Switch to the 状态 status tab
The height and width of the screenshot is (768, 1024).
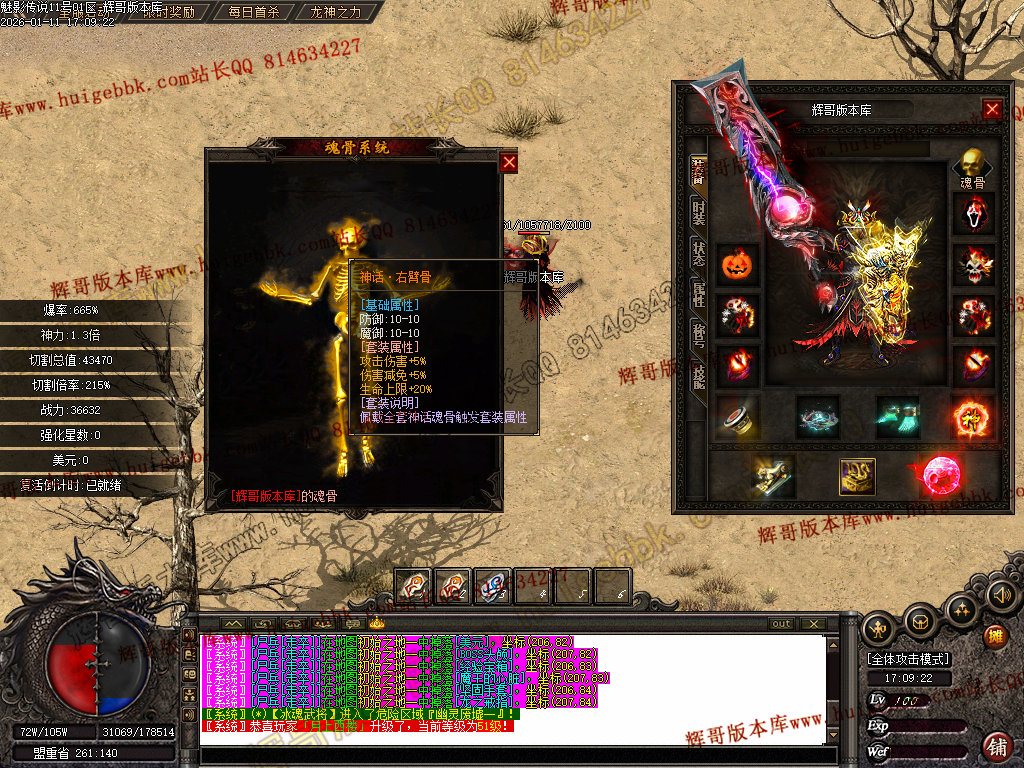(698, 253)
